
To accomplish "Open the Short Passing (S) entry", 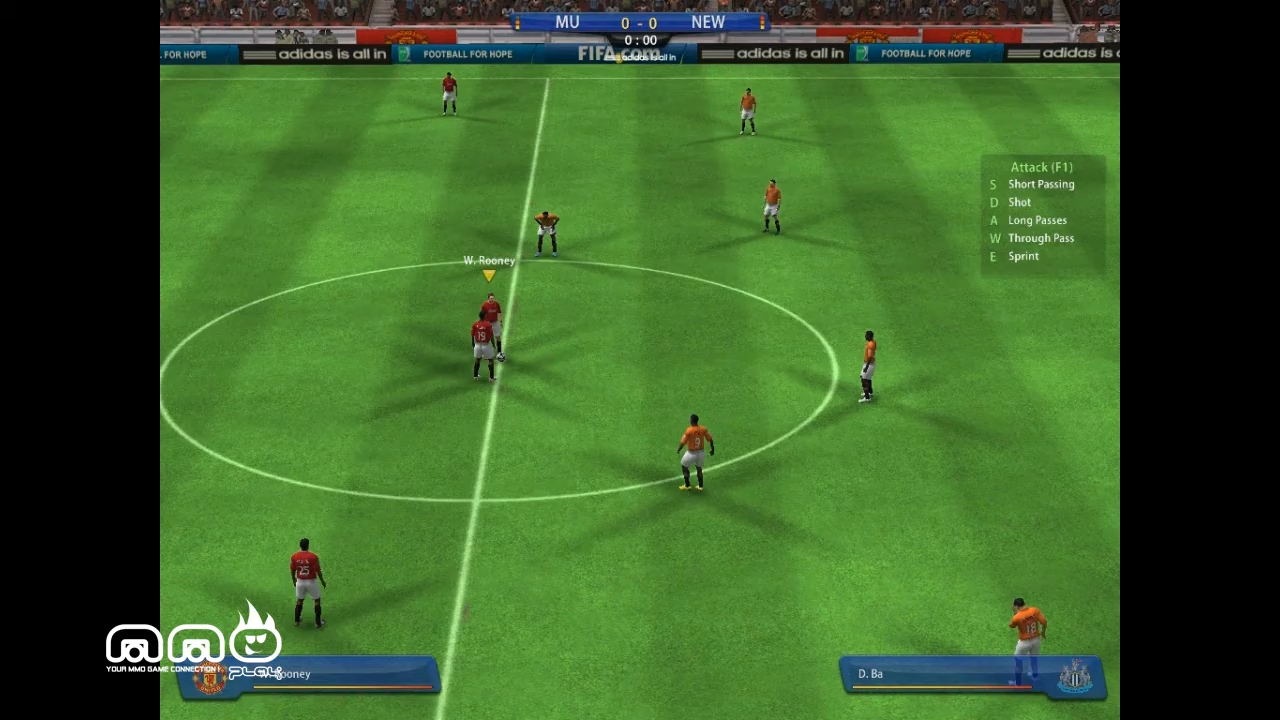I will [x=1041, y=184].
